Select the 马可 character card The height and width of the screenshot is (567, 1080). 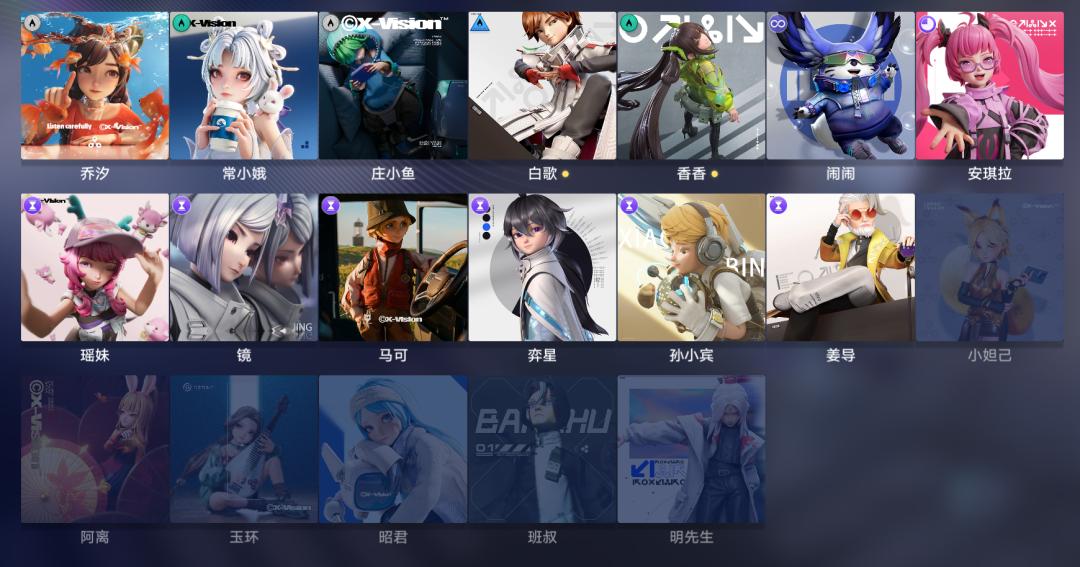point(393,267)
